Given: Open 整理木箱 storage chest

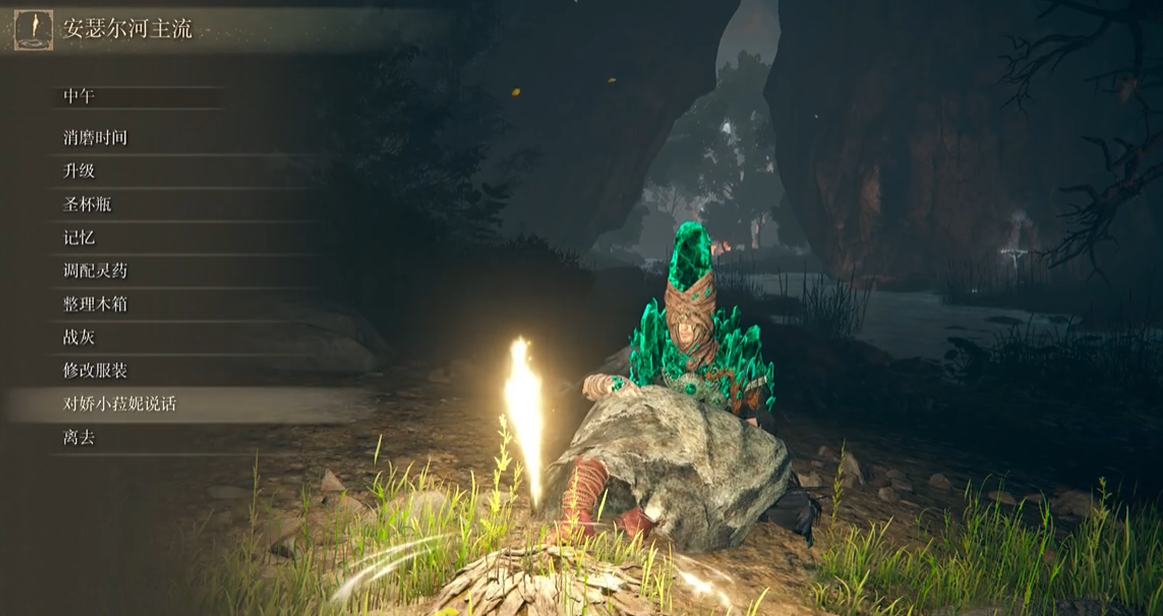Looking at the screenshot, I should (95, 304).
